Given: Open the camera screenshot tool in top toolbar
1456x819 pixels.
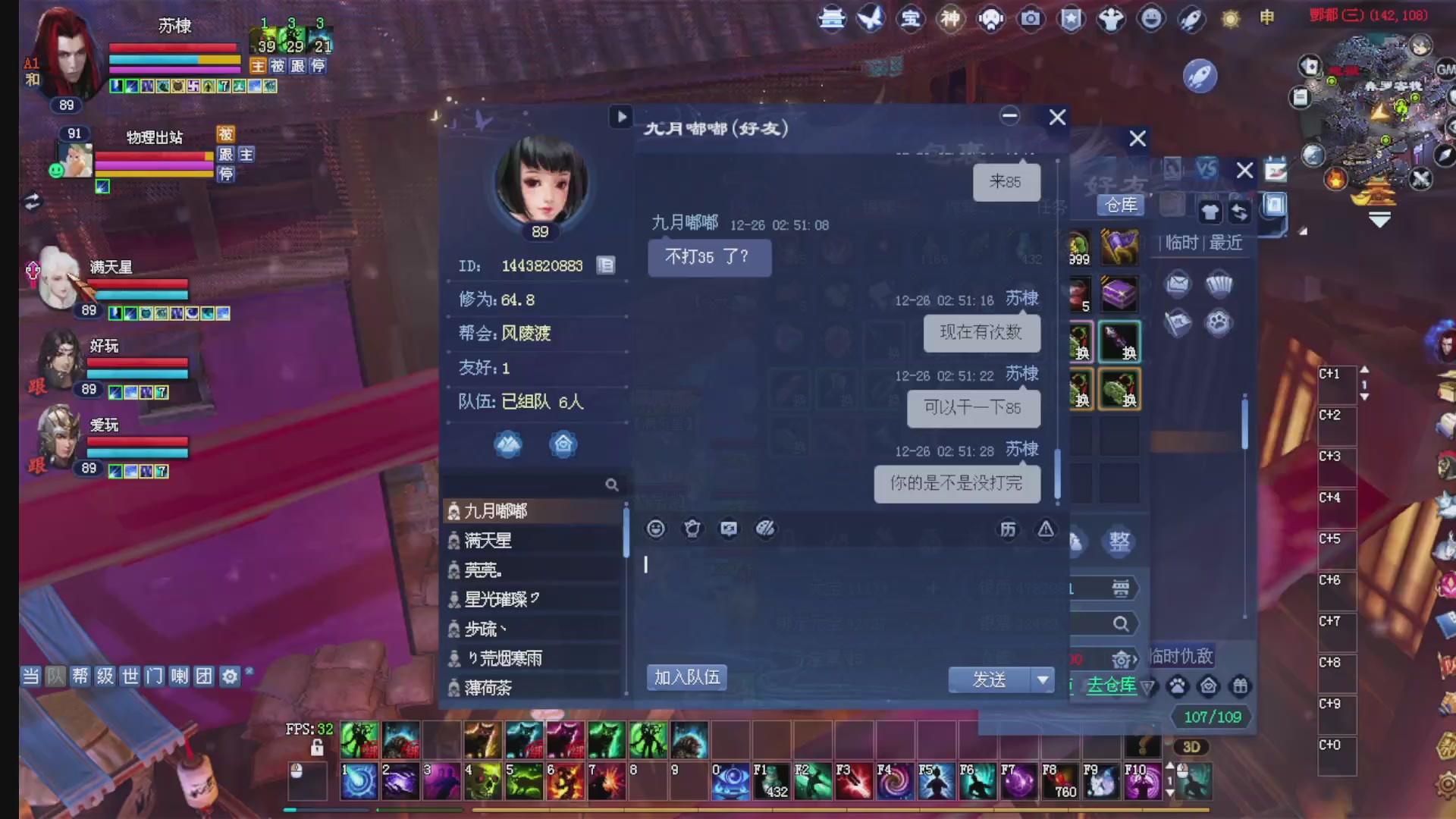Looking at the screenshot, I should click(x=1031, y=19).
